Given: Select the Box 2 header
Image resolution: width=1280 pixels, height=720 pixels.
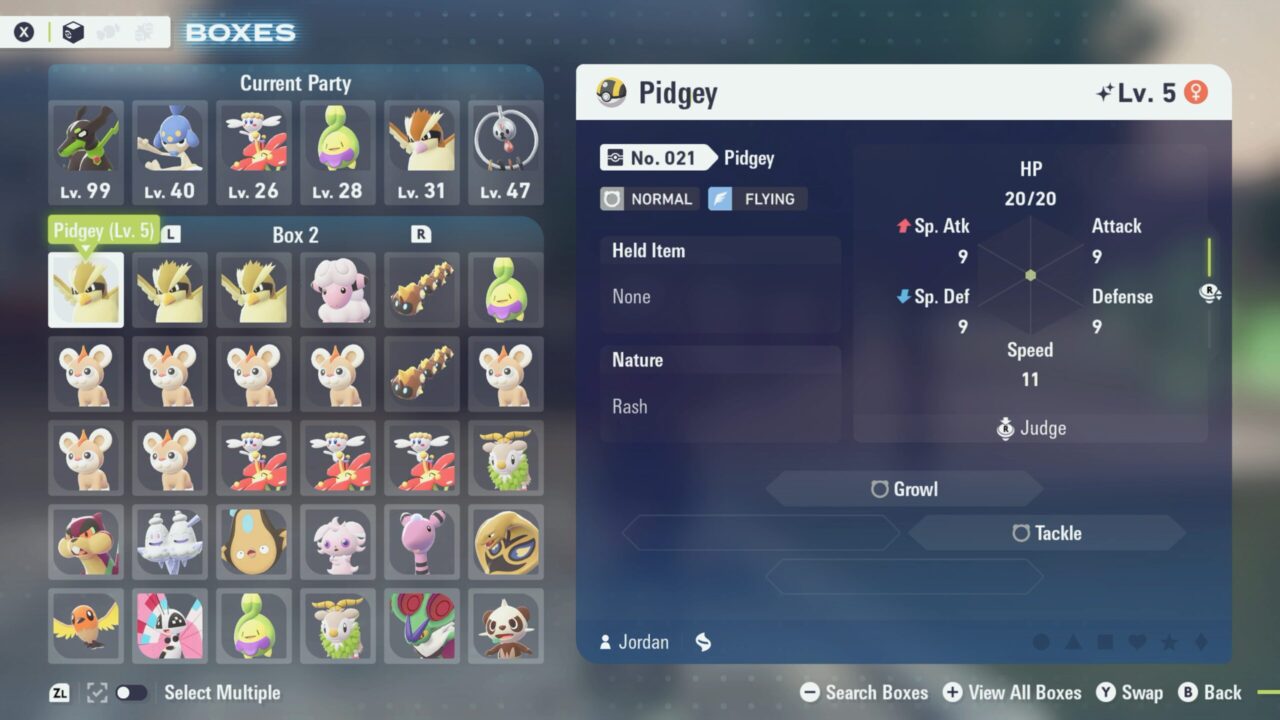Looking at the screenshot, I should (x=295, y=235).
